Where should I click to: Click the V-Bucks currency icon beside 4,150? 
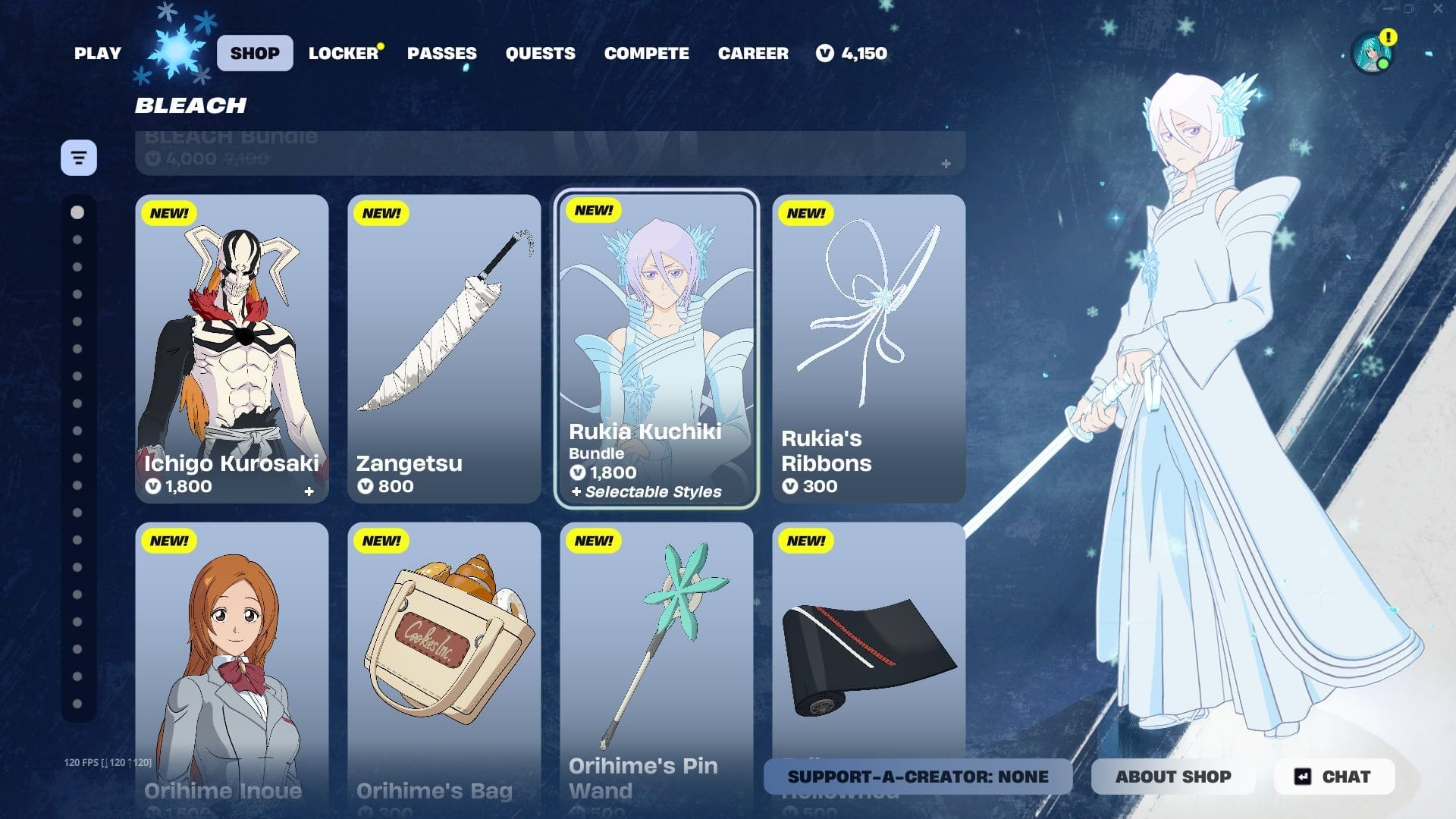[824, 53]
